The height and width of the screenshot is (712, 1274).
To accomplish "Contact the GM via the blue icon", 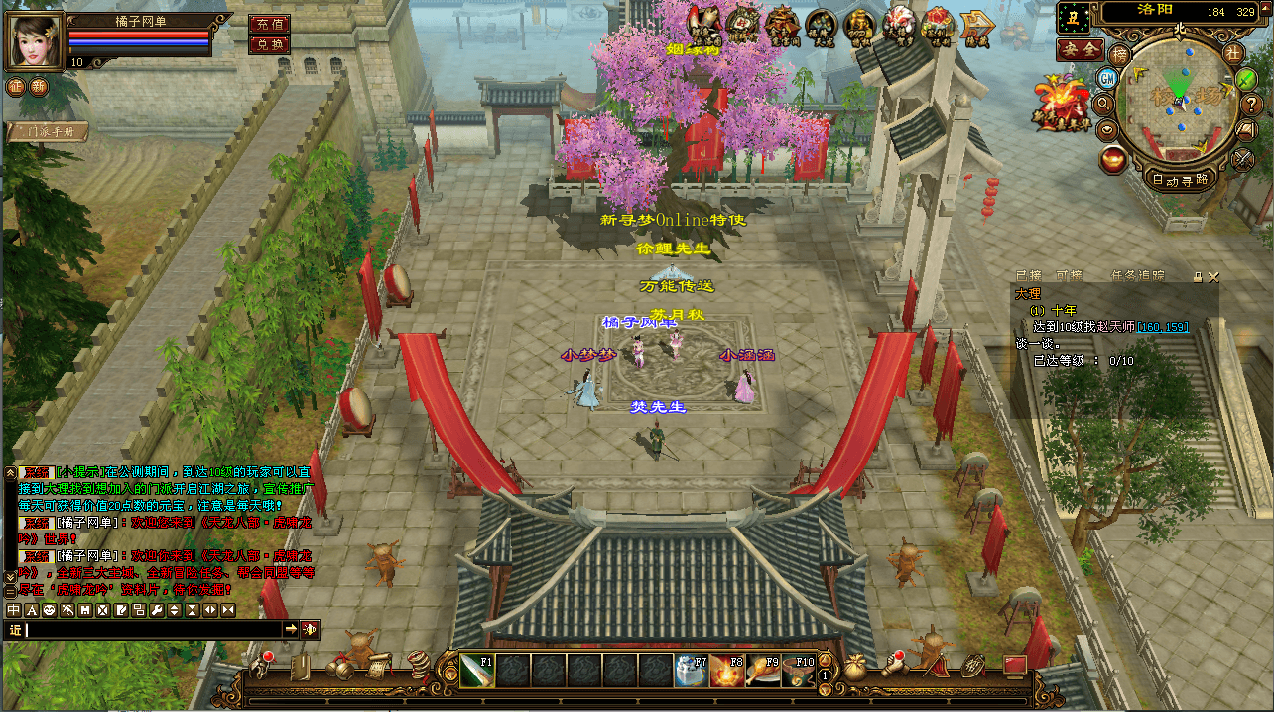I will coord(1107,78).
